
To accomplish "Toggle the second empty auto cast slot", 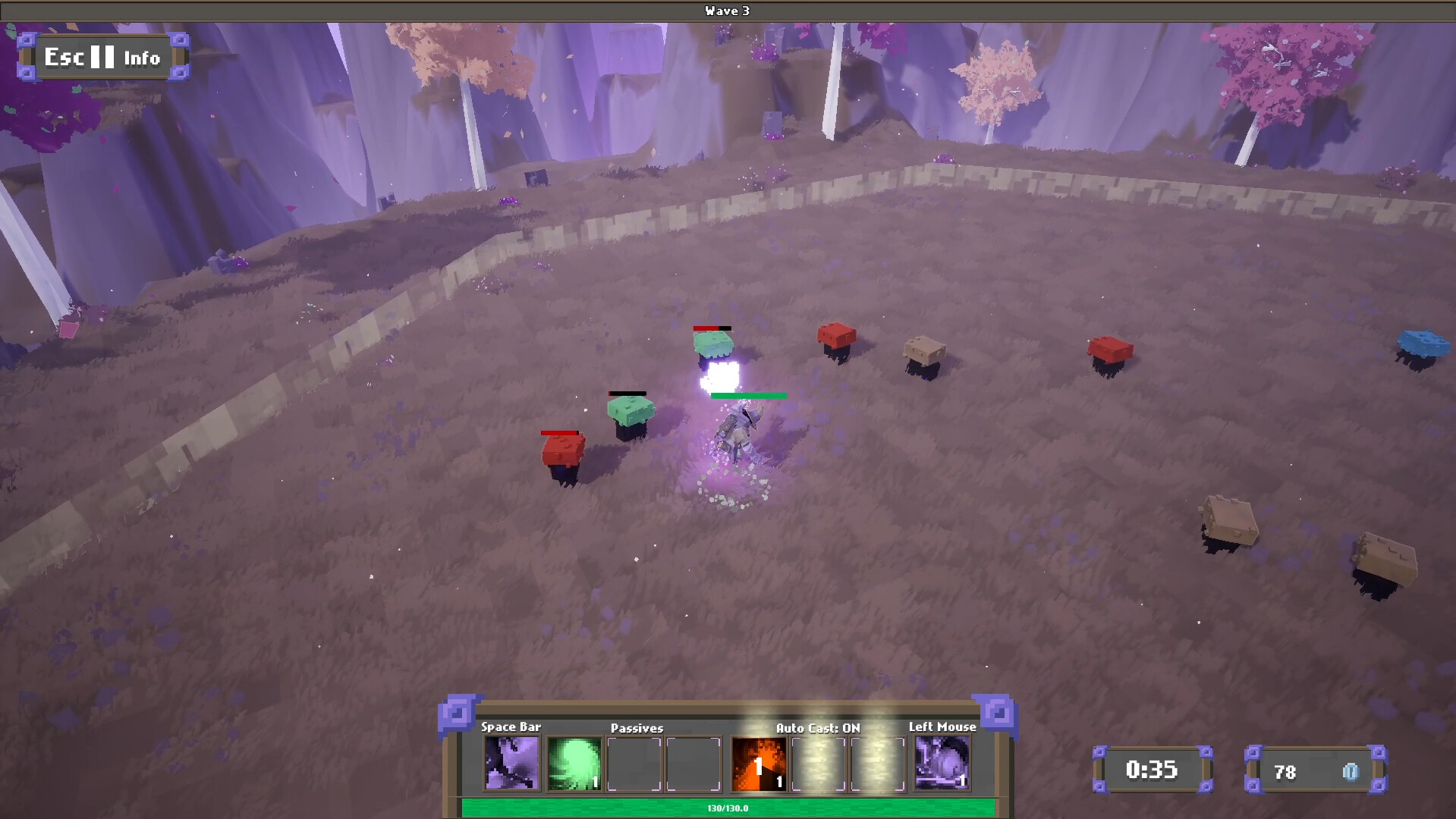I will pyautogui.click(x=878, y=763).
